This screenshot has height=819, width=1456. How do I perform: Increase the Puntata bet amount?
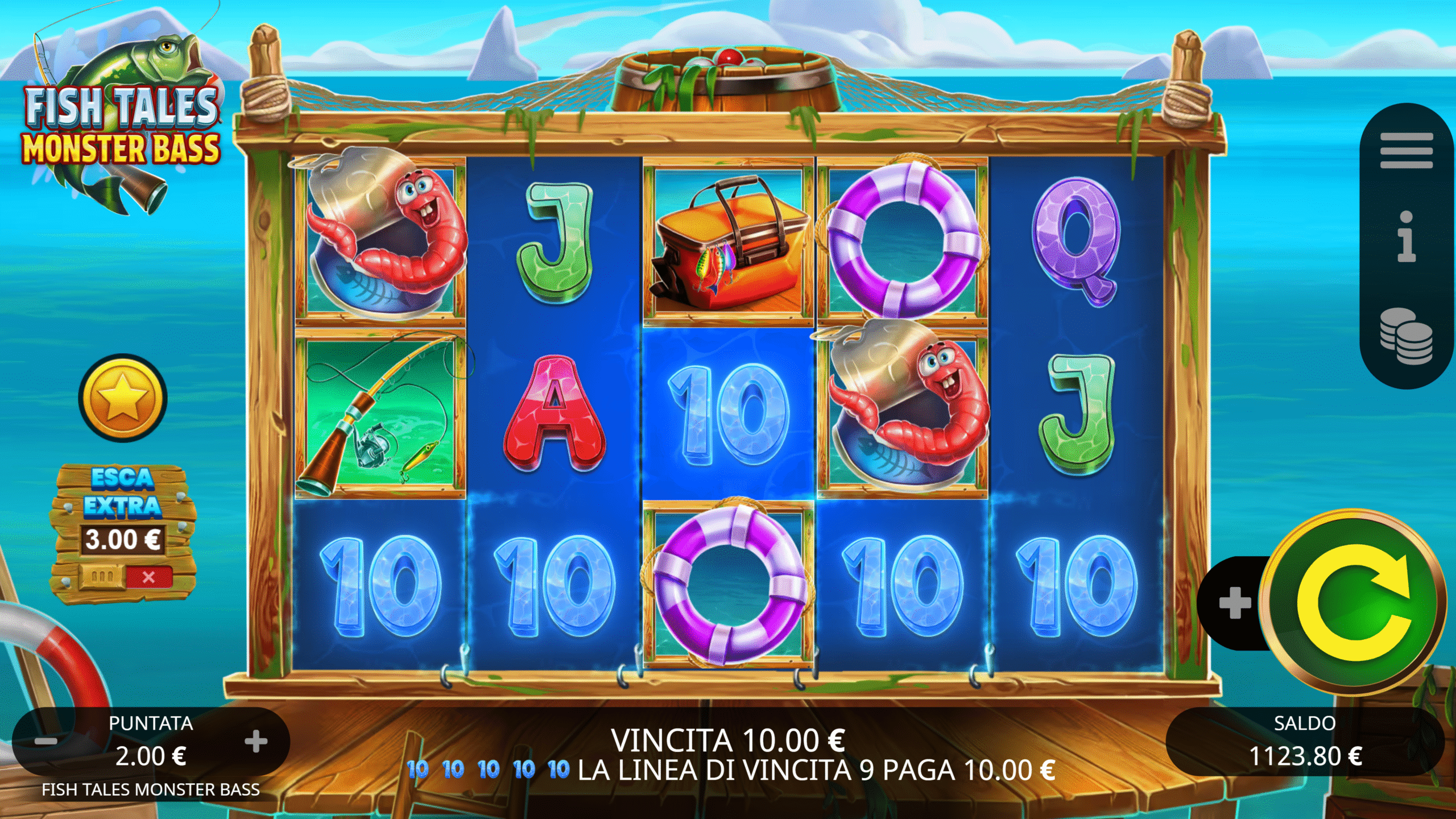click(256, 741)
